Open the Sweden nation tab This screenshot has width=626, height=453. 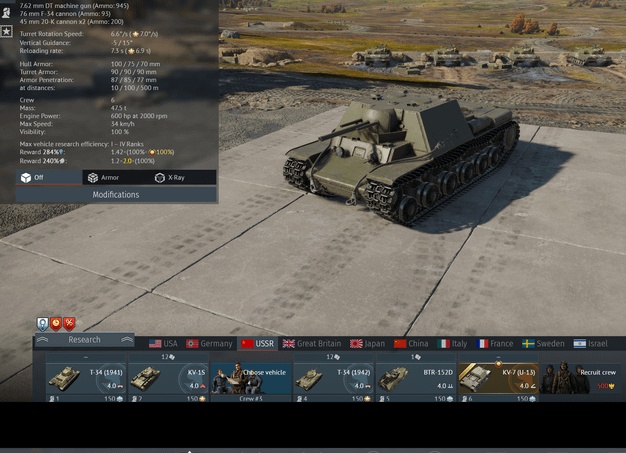coord(543,343)
